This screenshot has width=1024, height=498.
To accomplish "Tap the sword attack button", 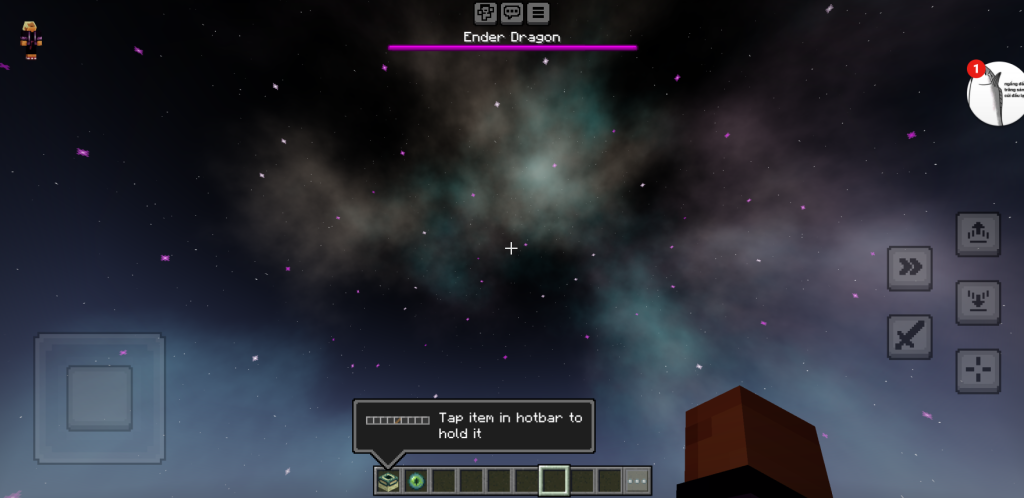I will tap(909, 337).
